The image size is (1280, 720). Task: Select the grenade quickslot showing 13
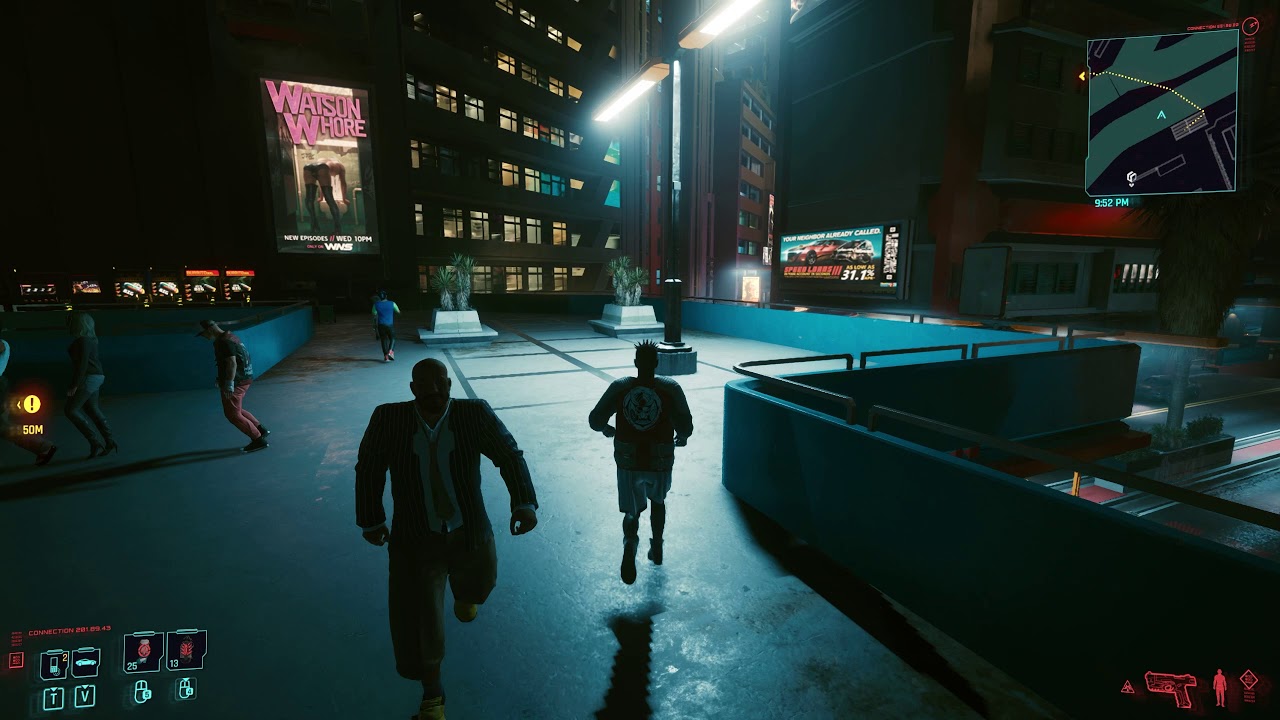click(185, 651)
